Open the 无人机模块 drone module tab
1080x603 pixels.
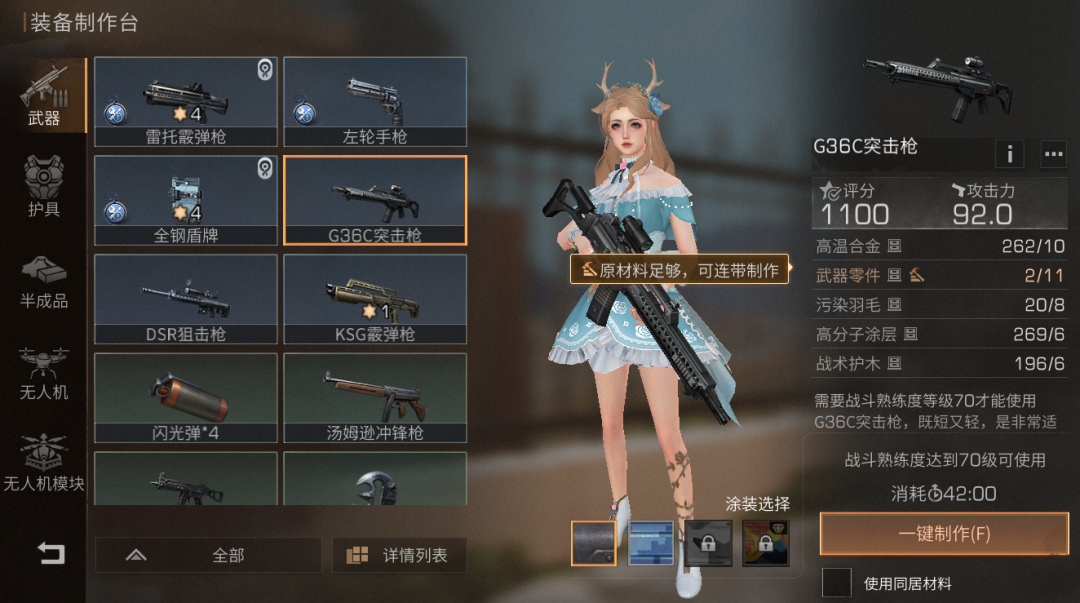click(44, 463)
